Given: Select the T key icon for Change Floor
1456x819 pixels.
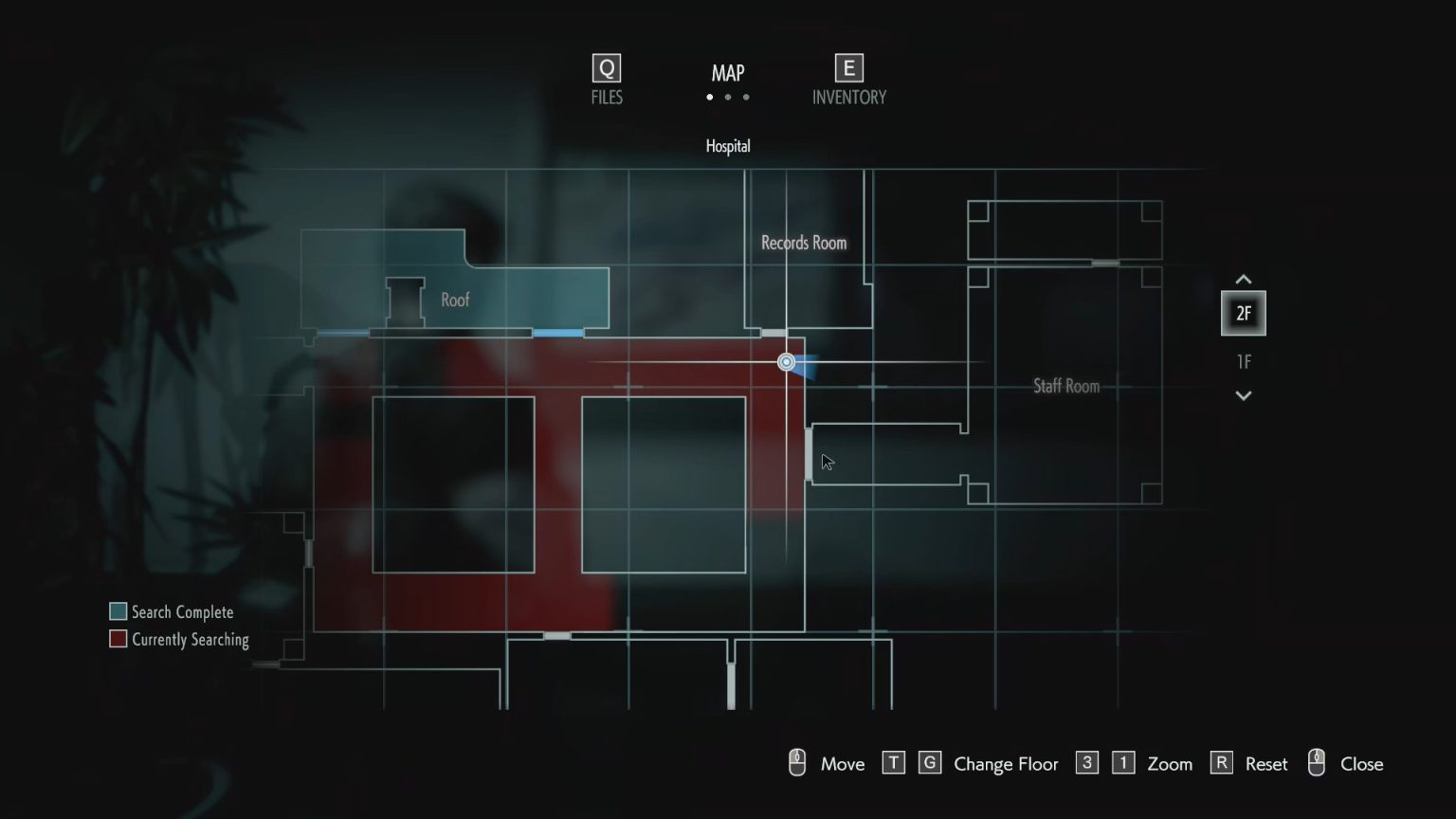Looking at the screenshot, I should (x=892, y=763).
